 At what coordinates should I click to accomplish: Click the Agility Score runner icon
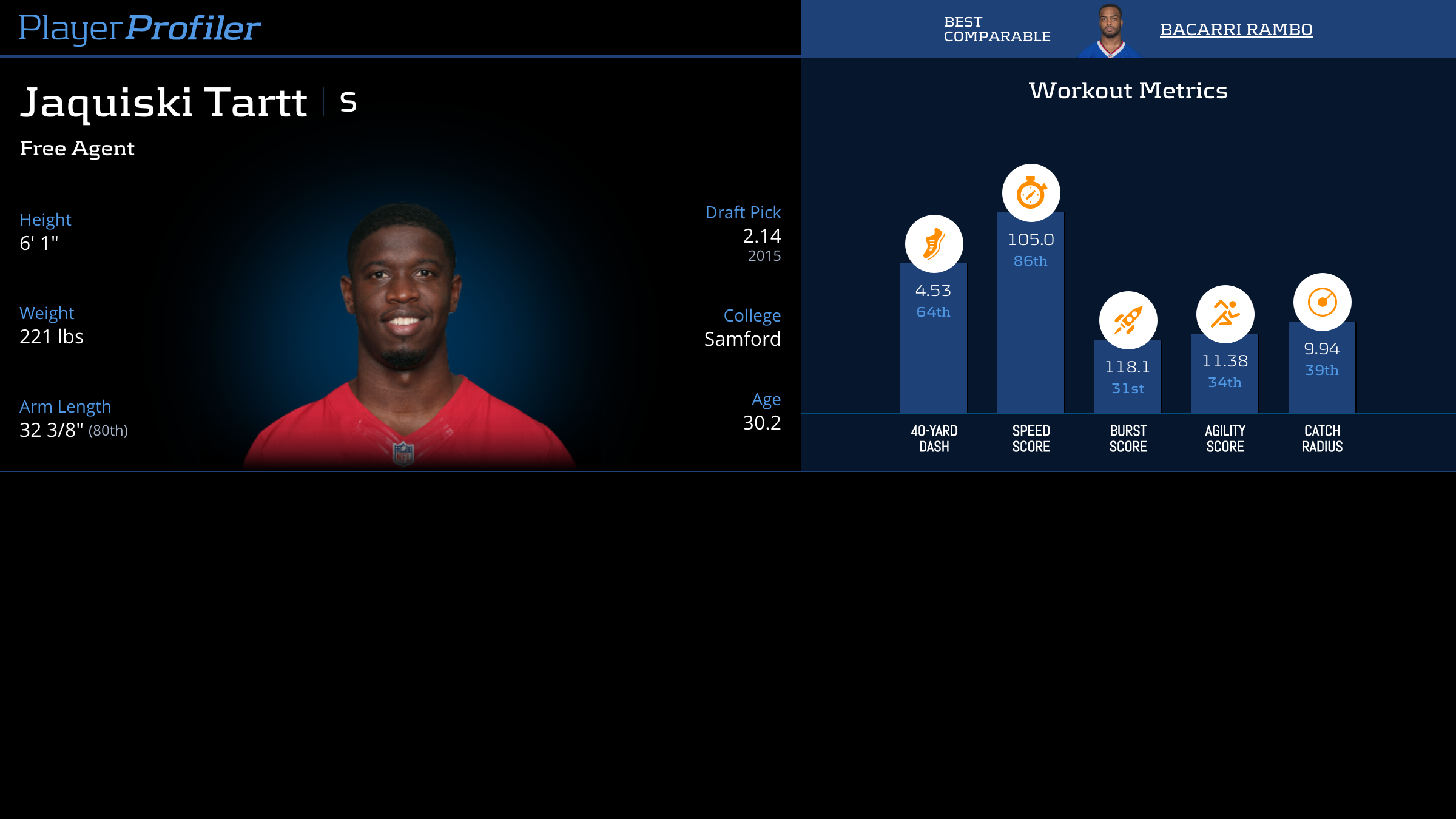(x=1225, y=314)
